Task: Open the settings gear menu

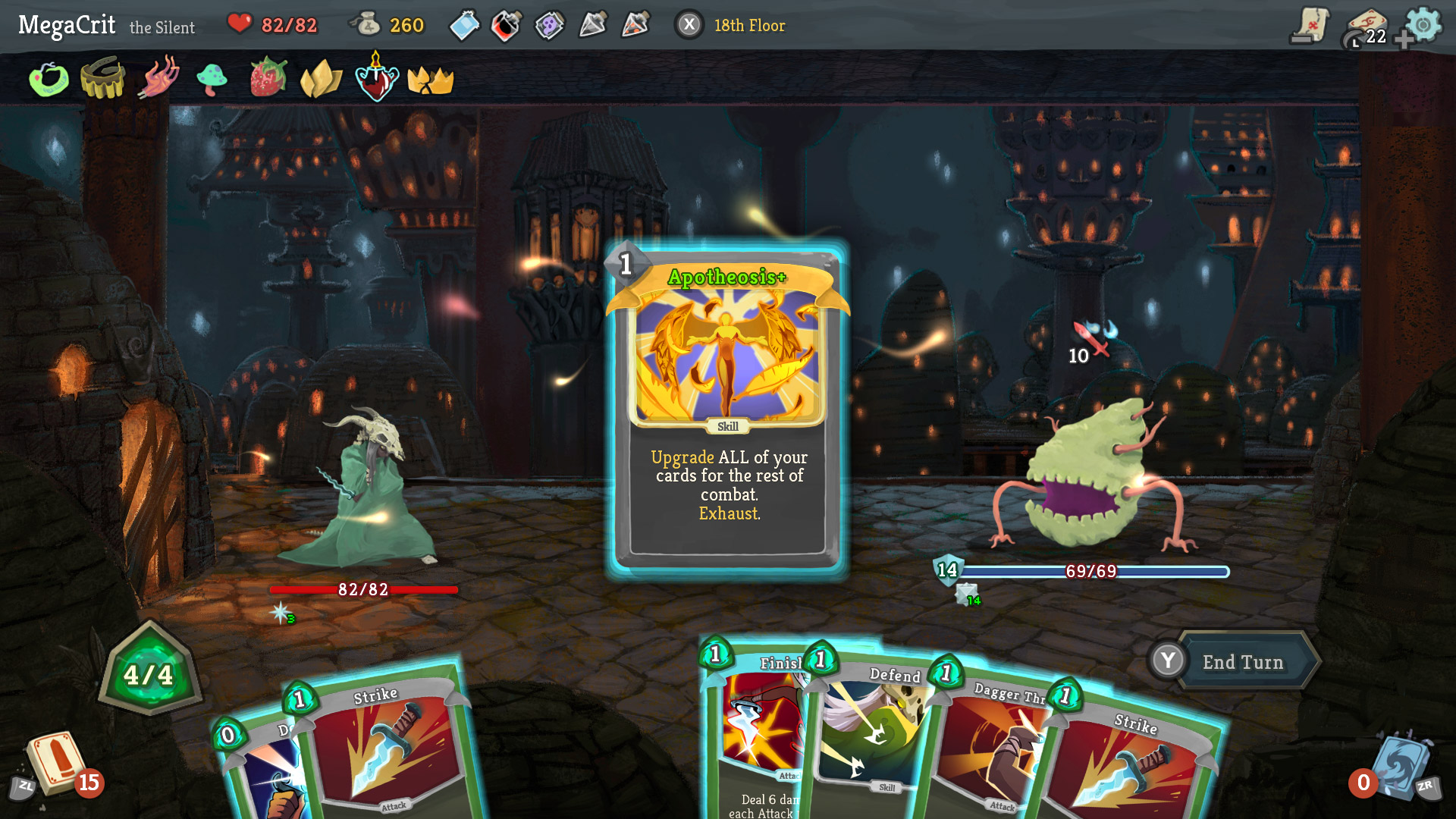Action: click(x=1423, y=25)
